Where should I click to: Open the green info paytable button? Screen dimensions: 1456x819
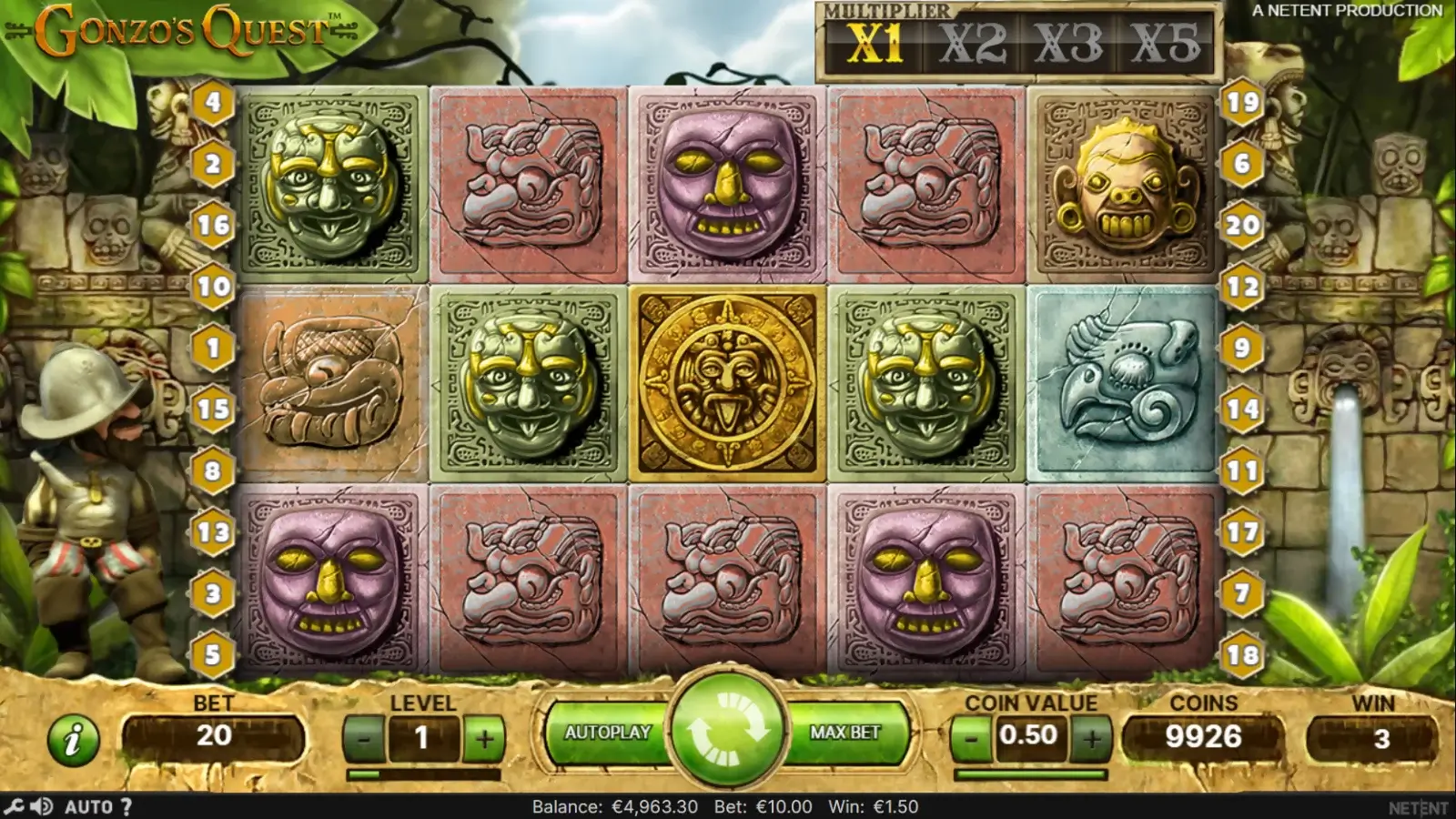[73, 738]
